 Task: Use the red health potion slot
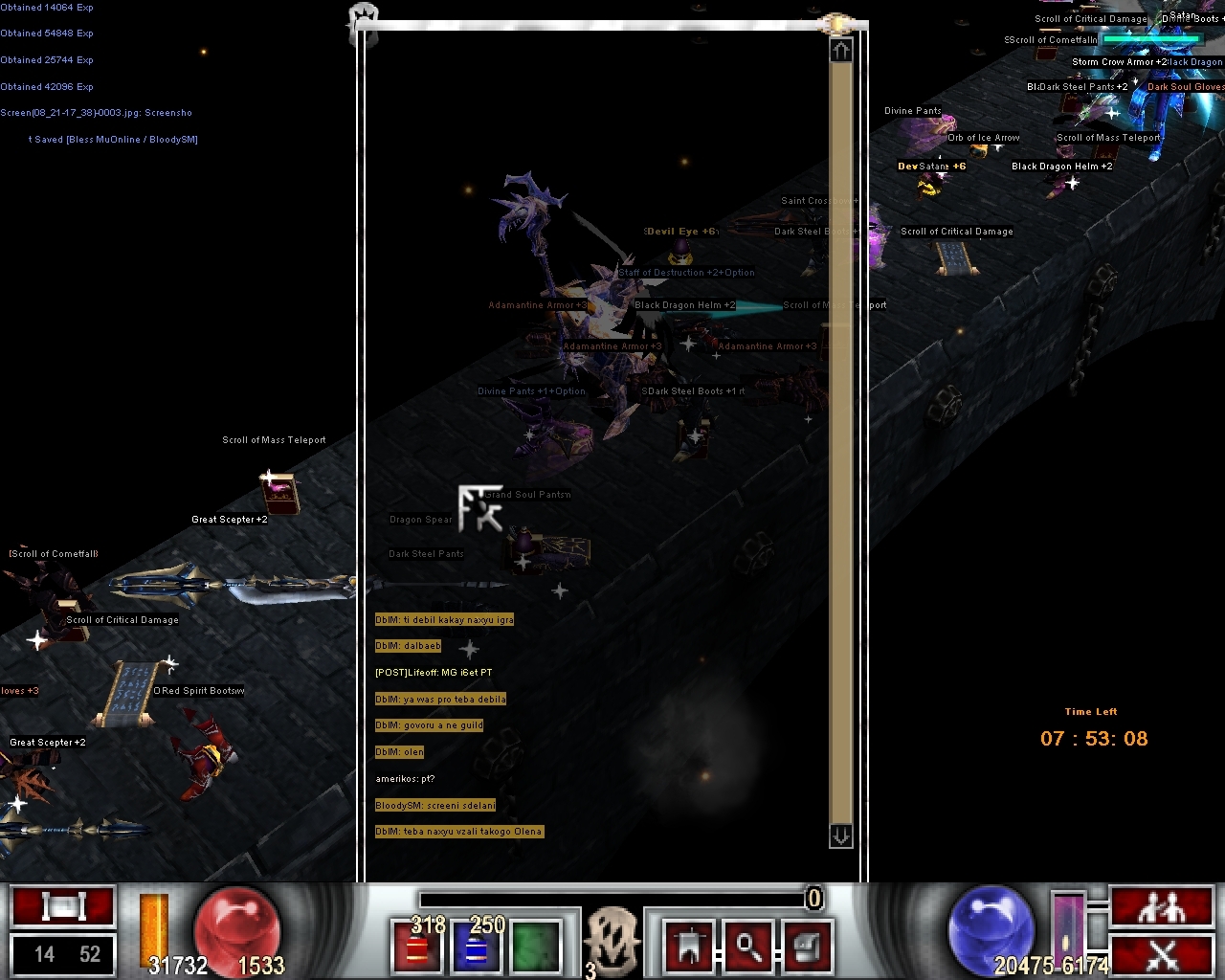coord(418,944)
